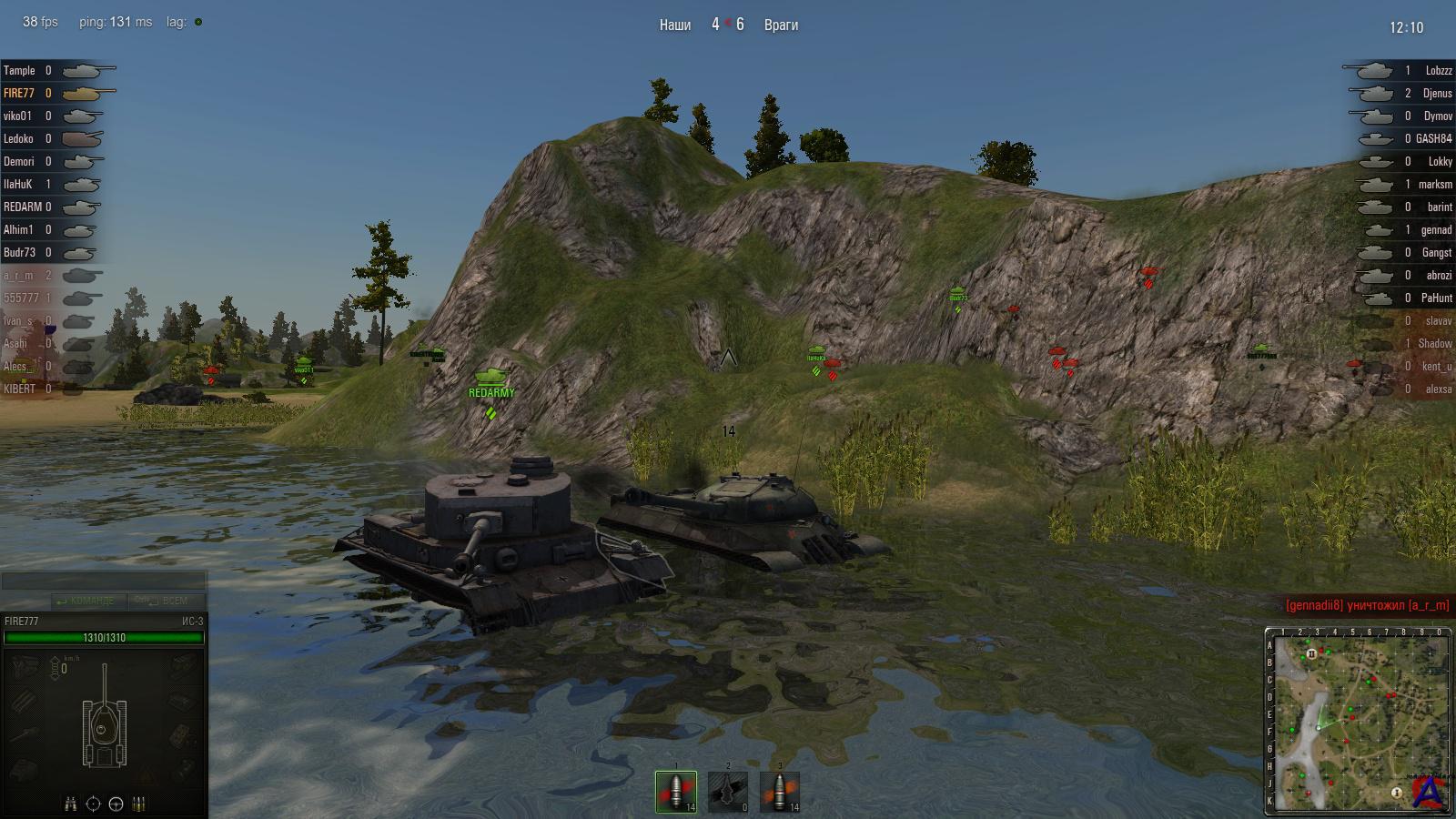Screen dimensions: 1456x819
Task: Select teammate REDARM in the team list
Action: [23, 207]
